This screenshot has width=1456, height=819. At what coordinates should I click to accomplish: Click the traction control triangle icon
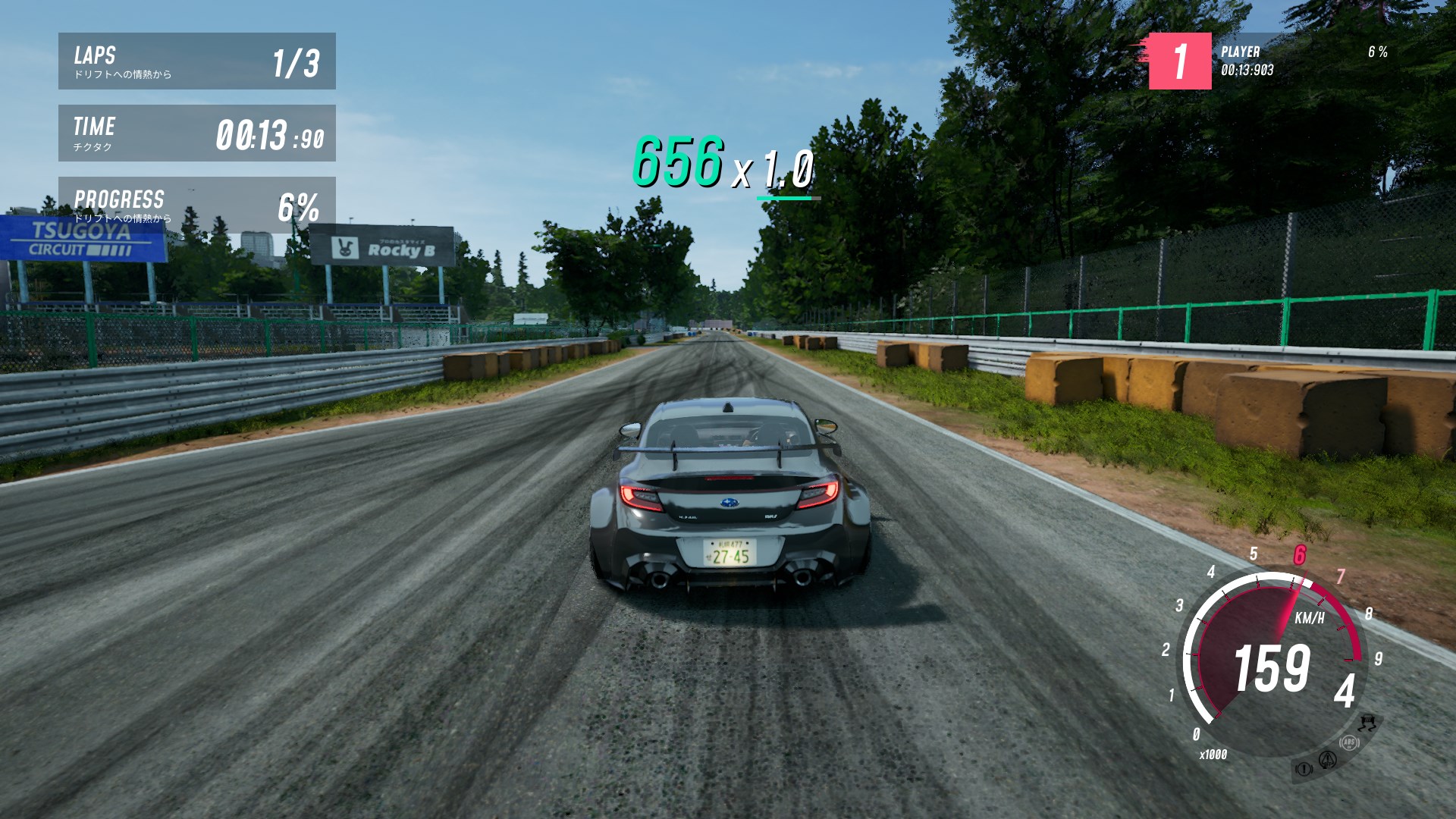pyautogui.click(x=1327, y=759)
